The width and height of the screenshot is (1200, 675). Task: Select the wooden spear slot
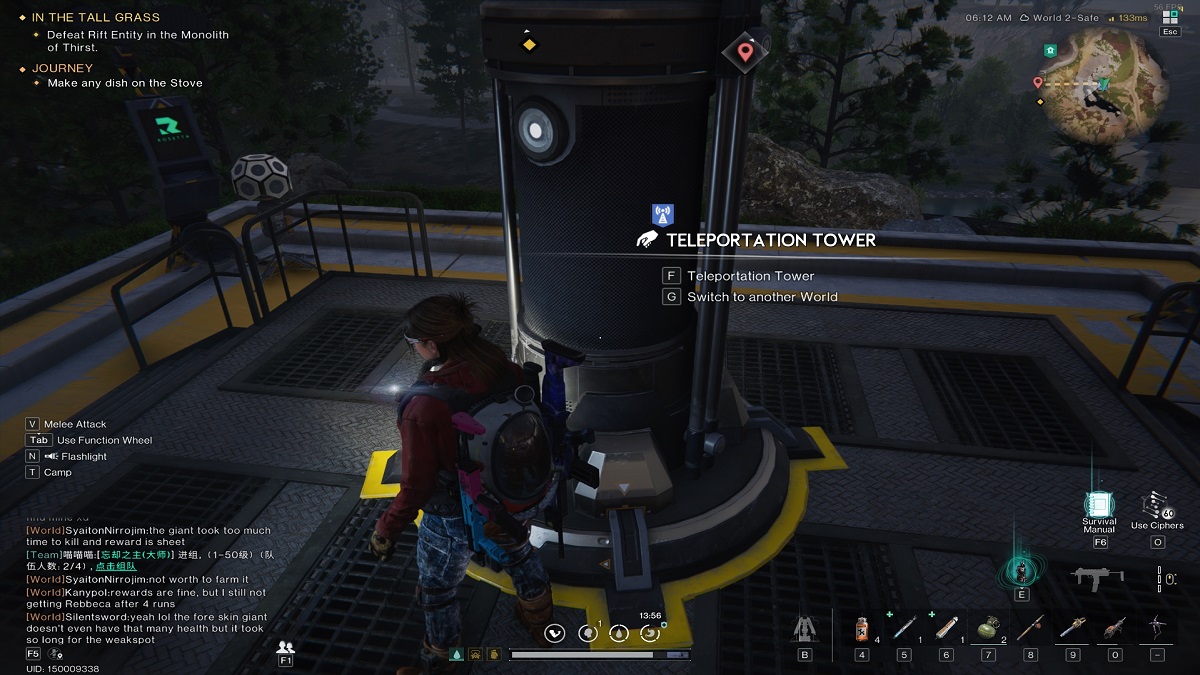point(1030,629)
